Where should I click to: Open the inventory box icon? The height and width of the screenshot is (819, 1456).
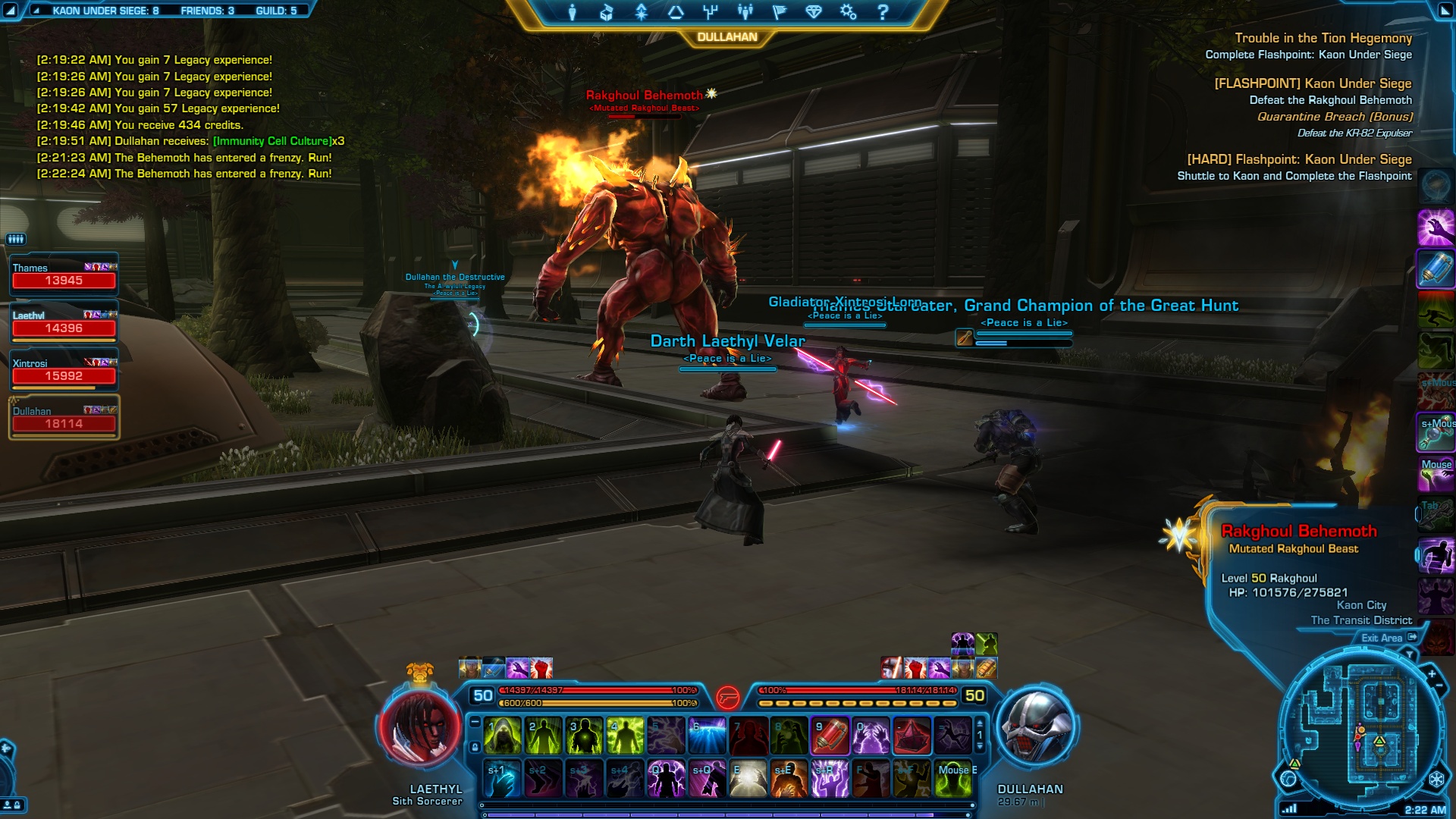pos(607,12)
